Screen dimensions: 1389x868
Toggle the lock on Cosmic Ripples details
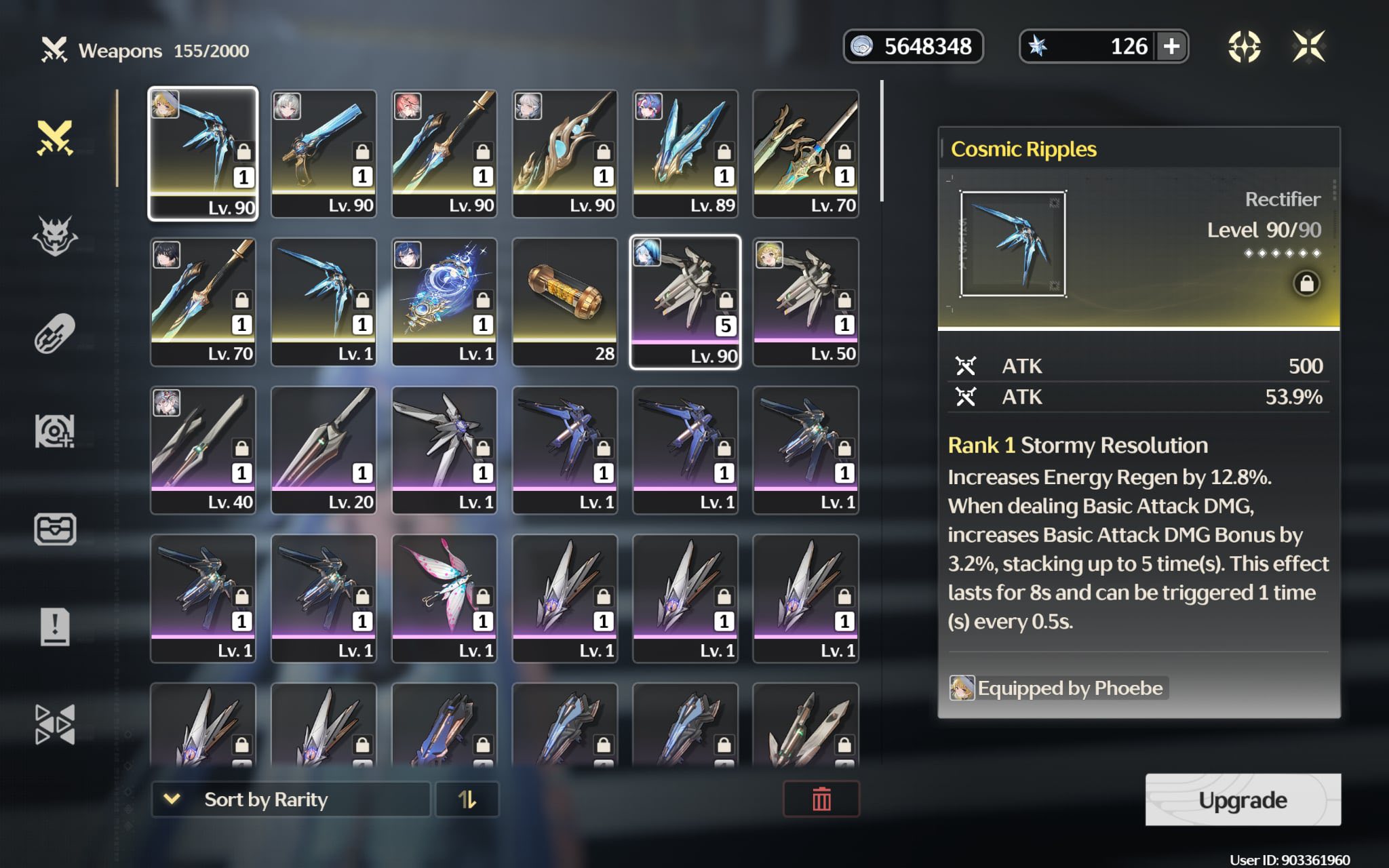(1306, 283)
